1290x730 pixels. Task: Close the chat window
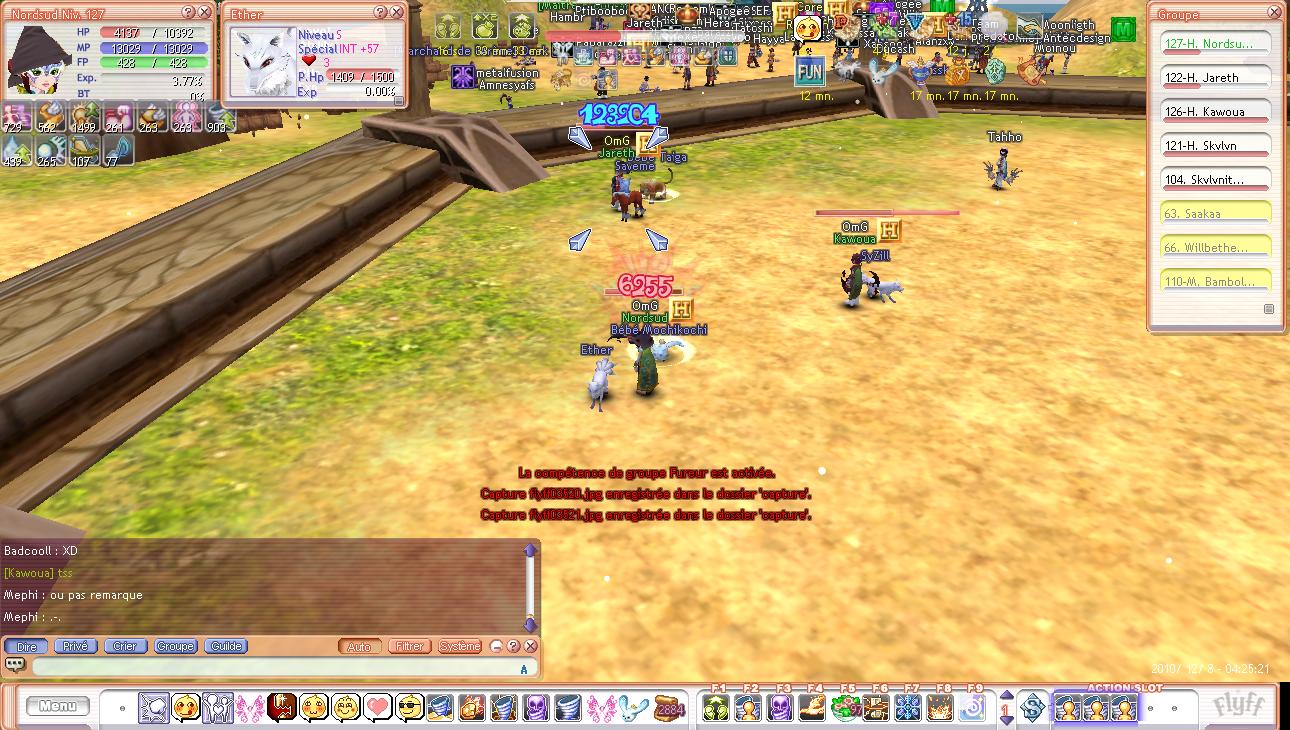click(x=531, y=646)
